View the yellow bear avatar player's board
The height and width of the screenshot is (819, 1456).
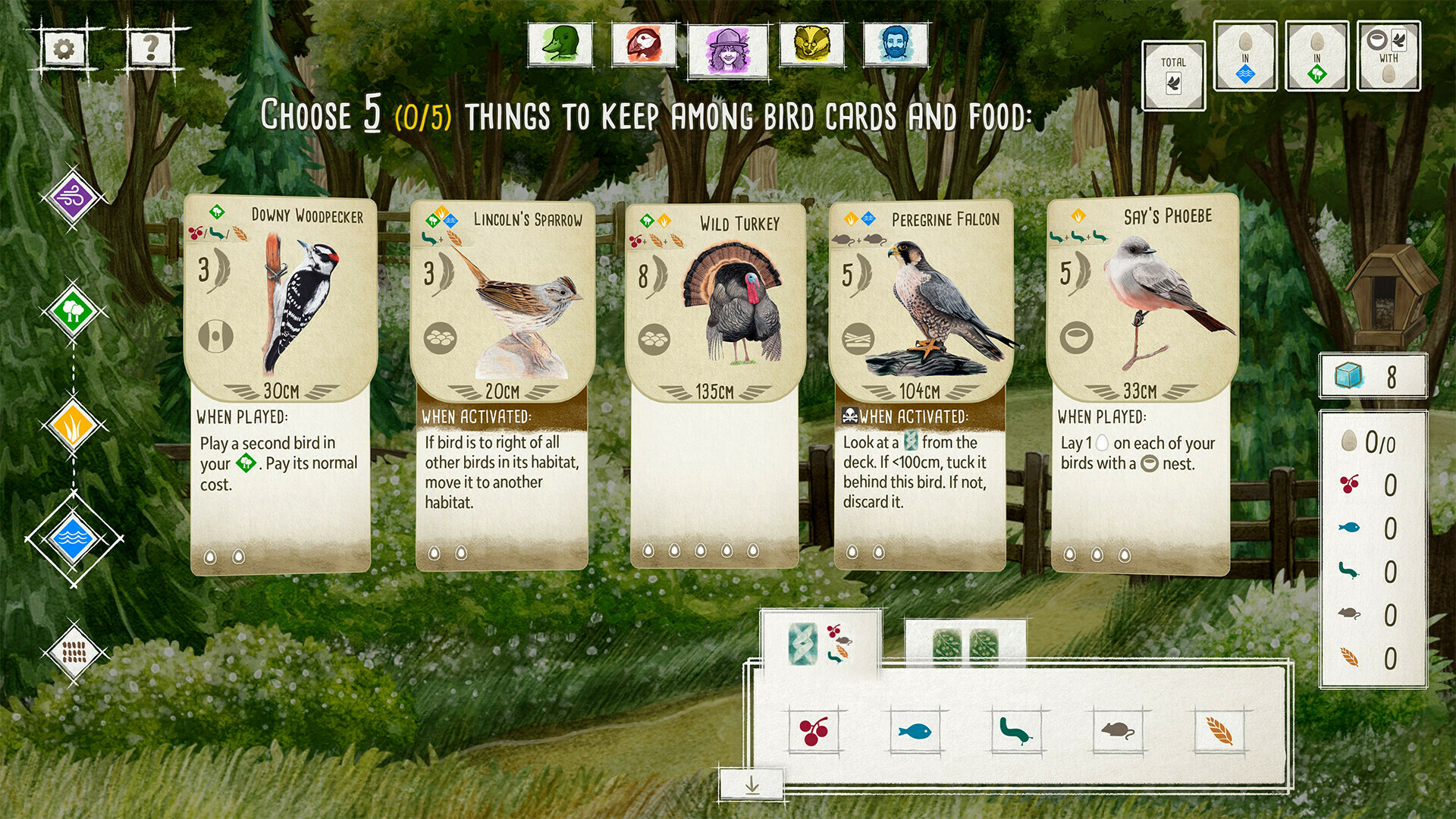(x=812, y=47)
